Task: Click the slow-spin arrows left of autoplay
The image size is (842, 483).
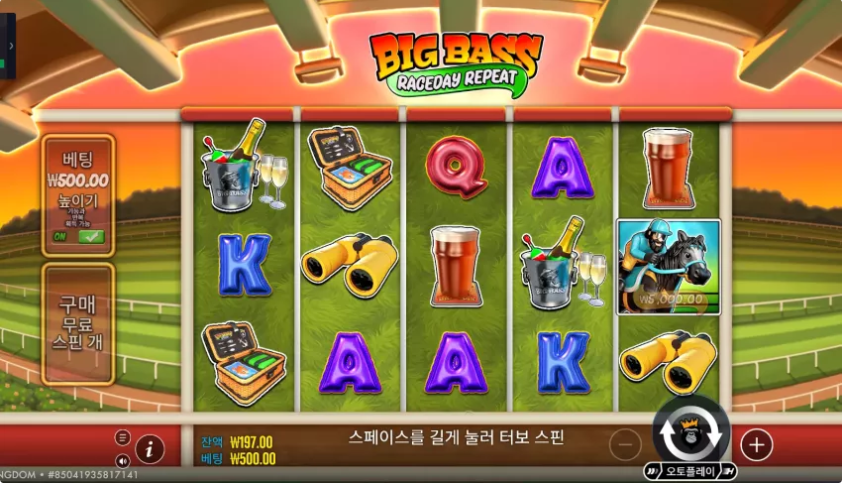Action: [x=654, y=470]
